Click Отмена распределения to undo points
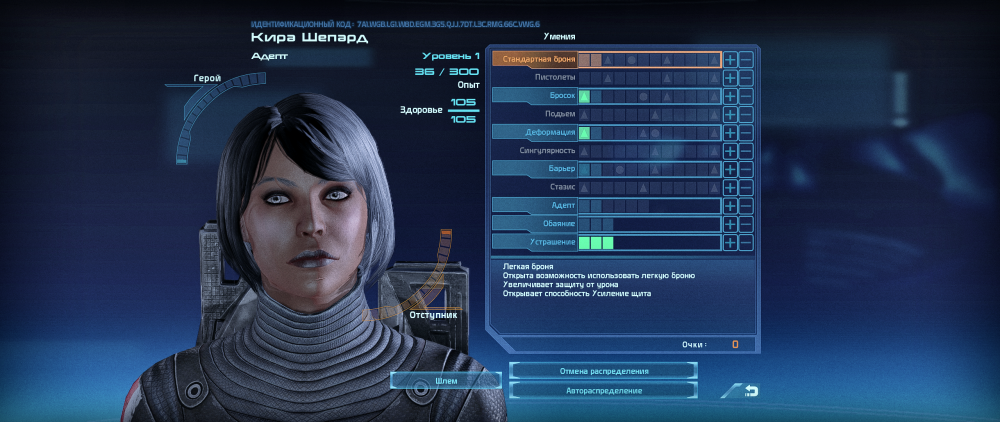Screen dimensions: 1000x422 (x=603, y=371)
